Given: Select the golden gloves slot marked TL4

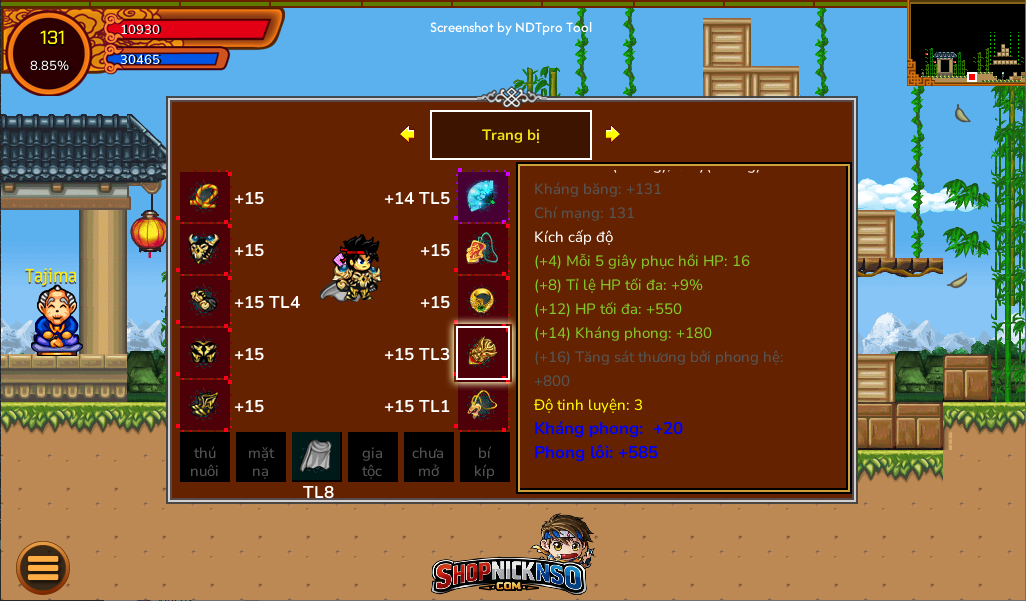Looking at the screenshot, I should tap(205, 301).
